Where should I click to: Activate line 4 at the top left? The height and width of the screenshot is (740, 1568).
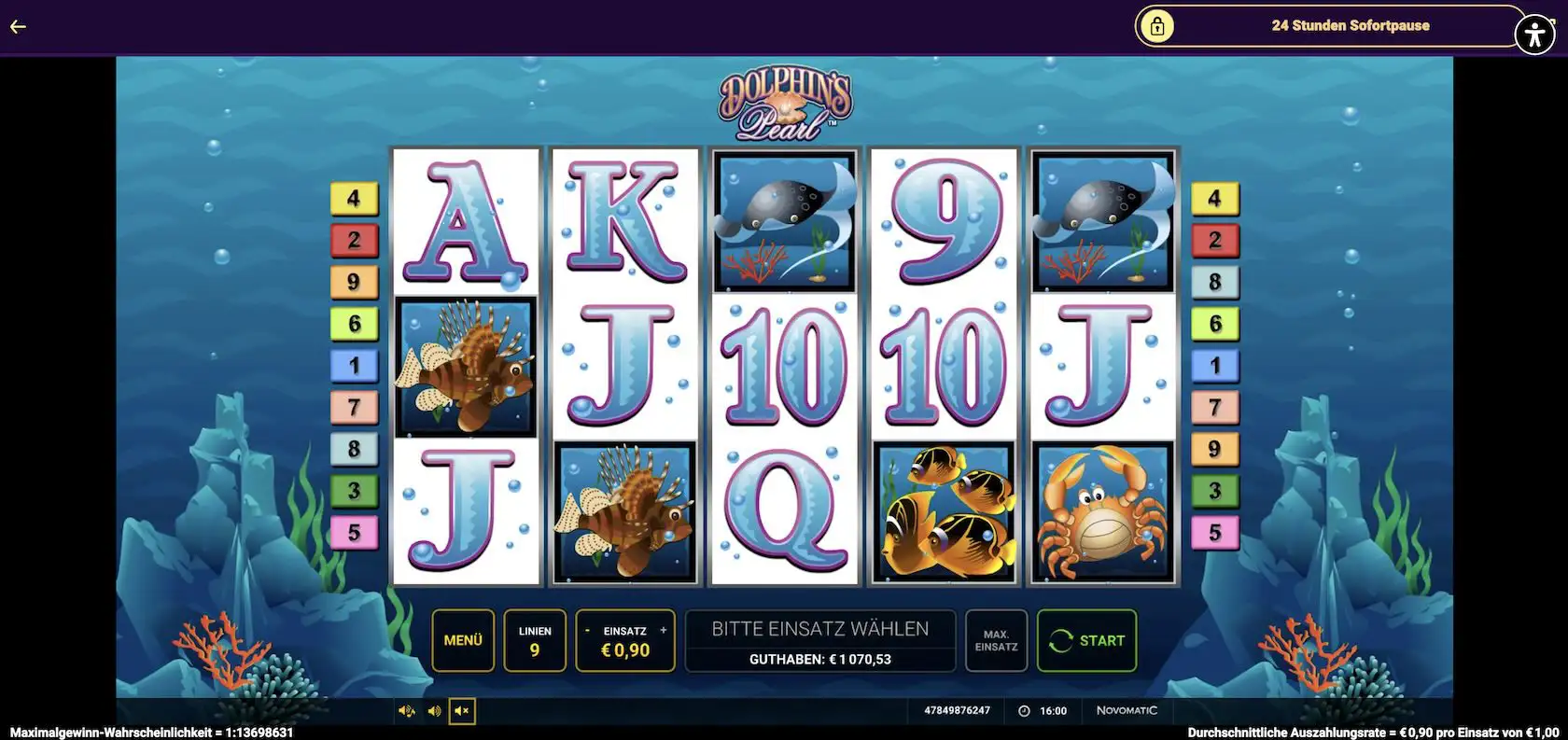(353, 197)
